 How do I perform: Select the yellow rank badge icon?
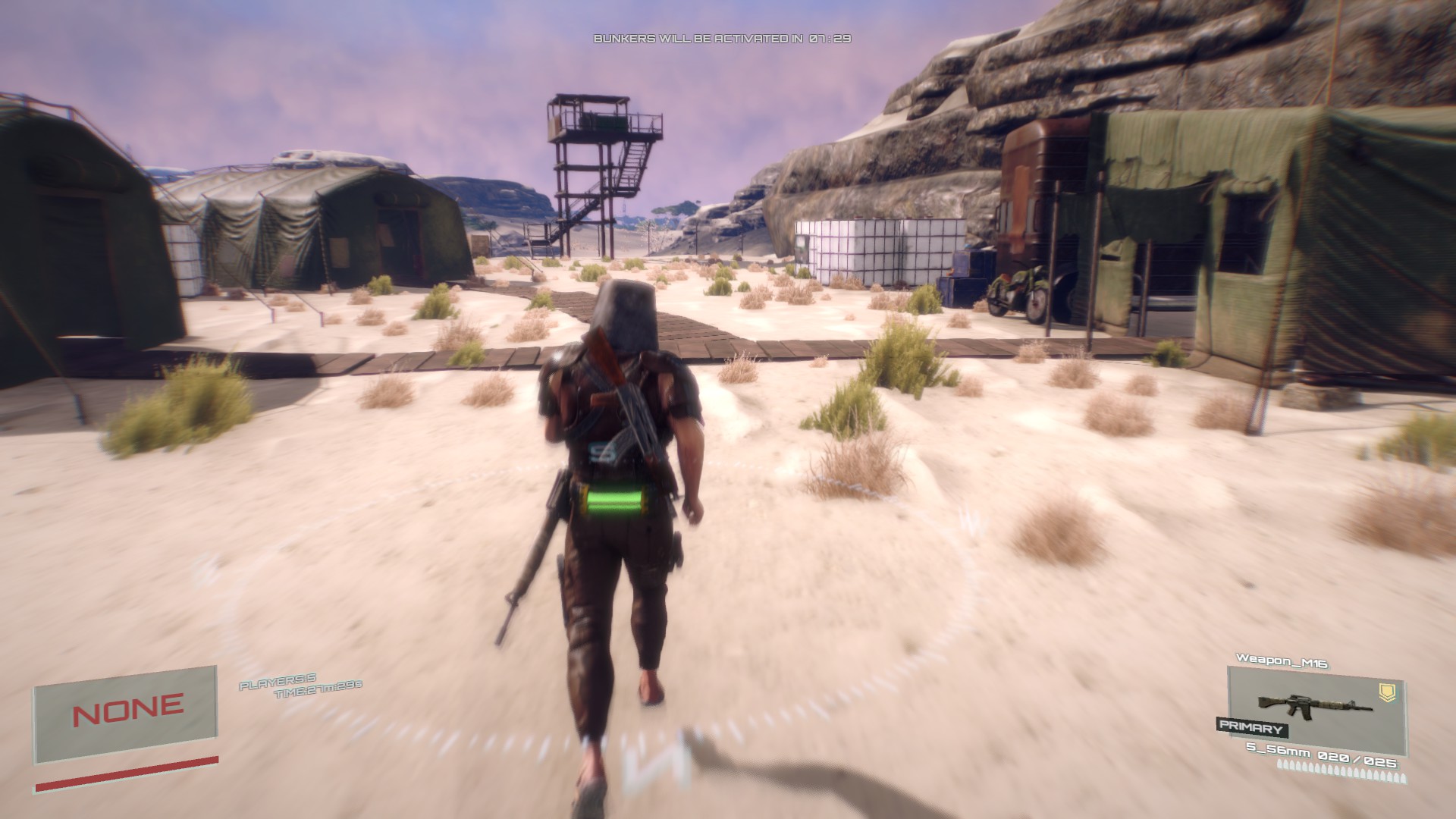point(1388,693)
